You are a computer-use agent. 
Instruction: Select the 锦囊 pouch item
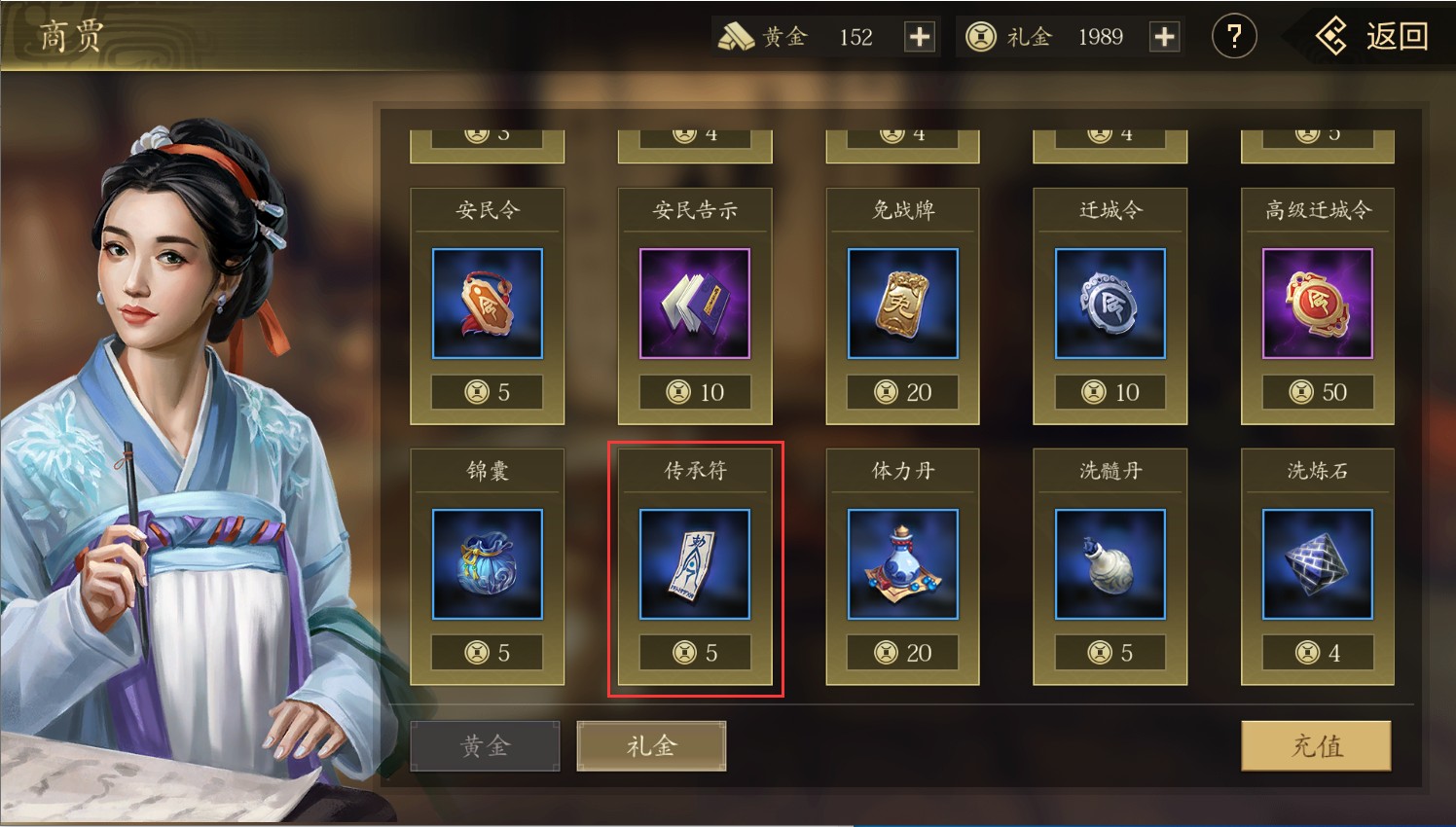(x=488, y=565)
